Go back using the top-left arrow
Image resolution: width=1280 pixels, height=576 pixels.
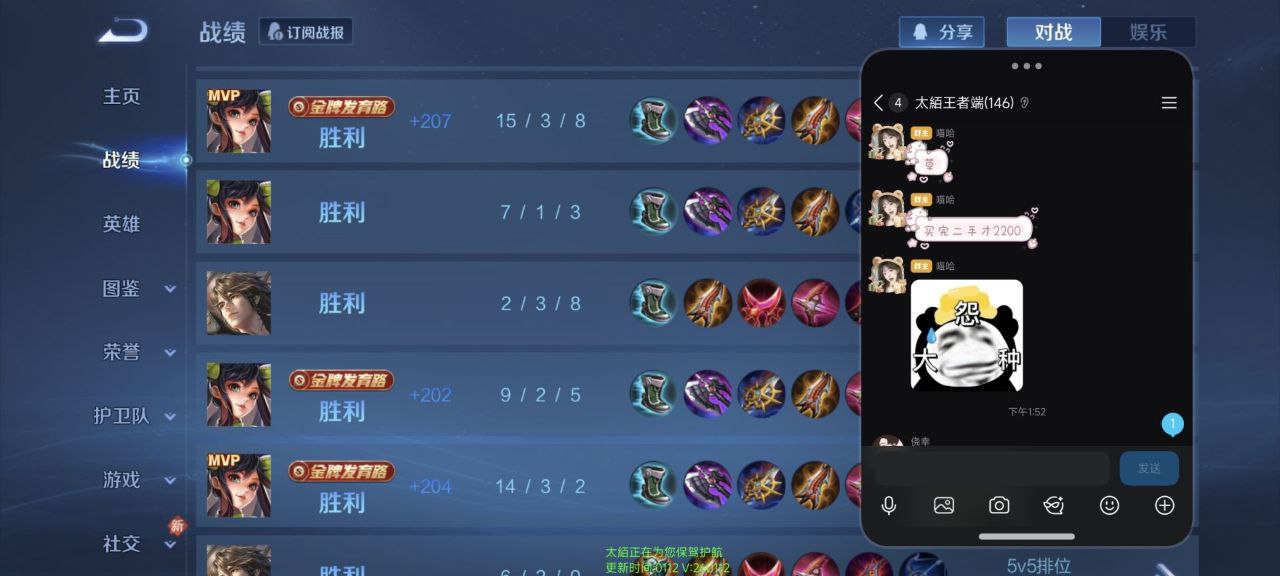pyautogui.click(x=123, y=31)
